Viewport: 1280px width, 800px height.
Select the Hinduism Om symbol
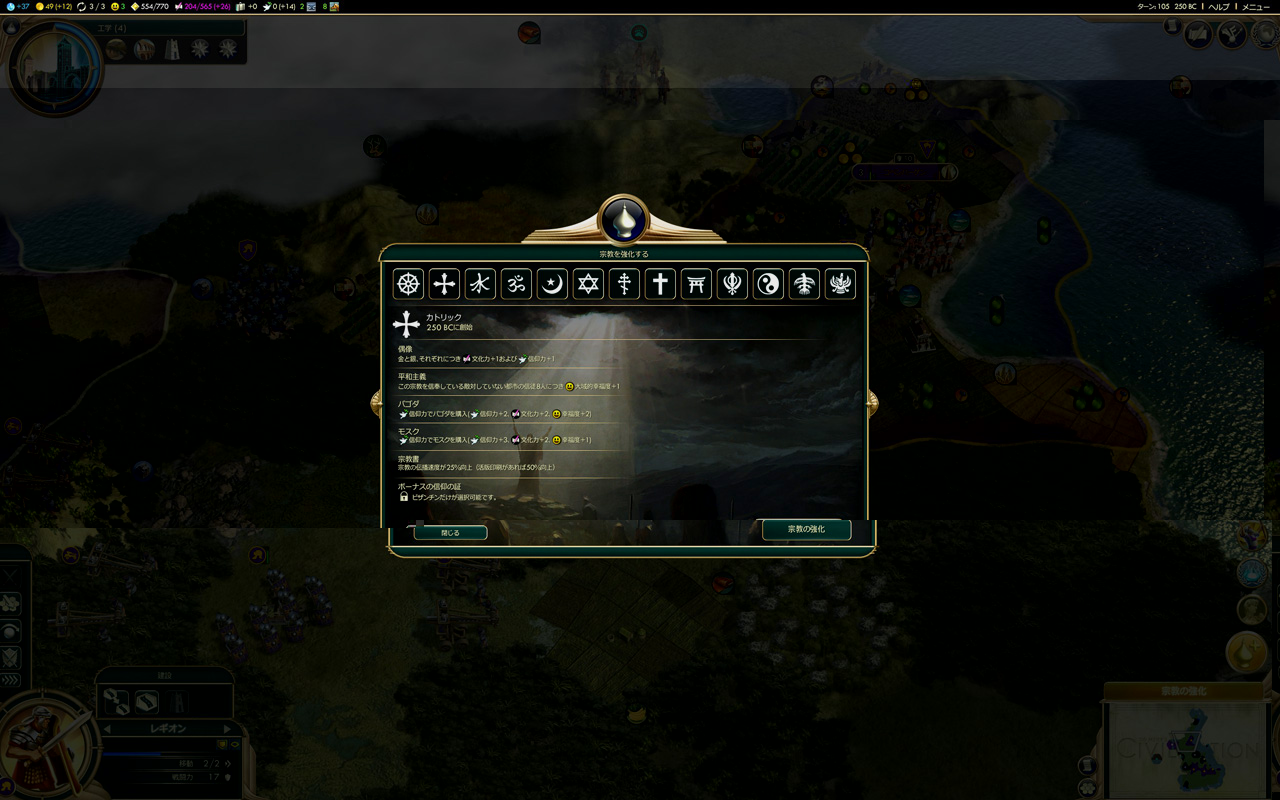pyautogui.click(x=516, y=284)
